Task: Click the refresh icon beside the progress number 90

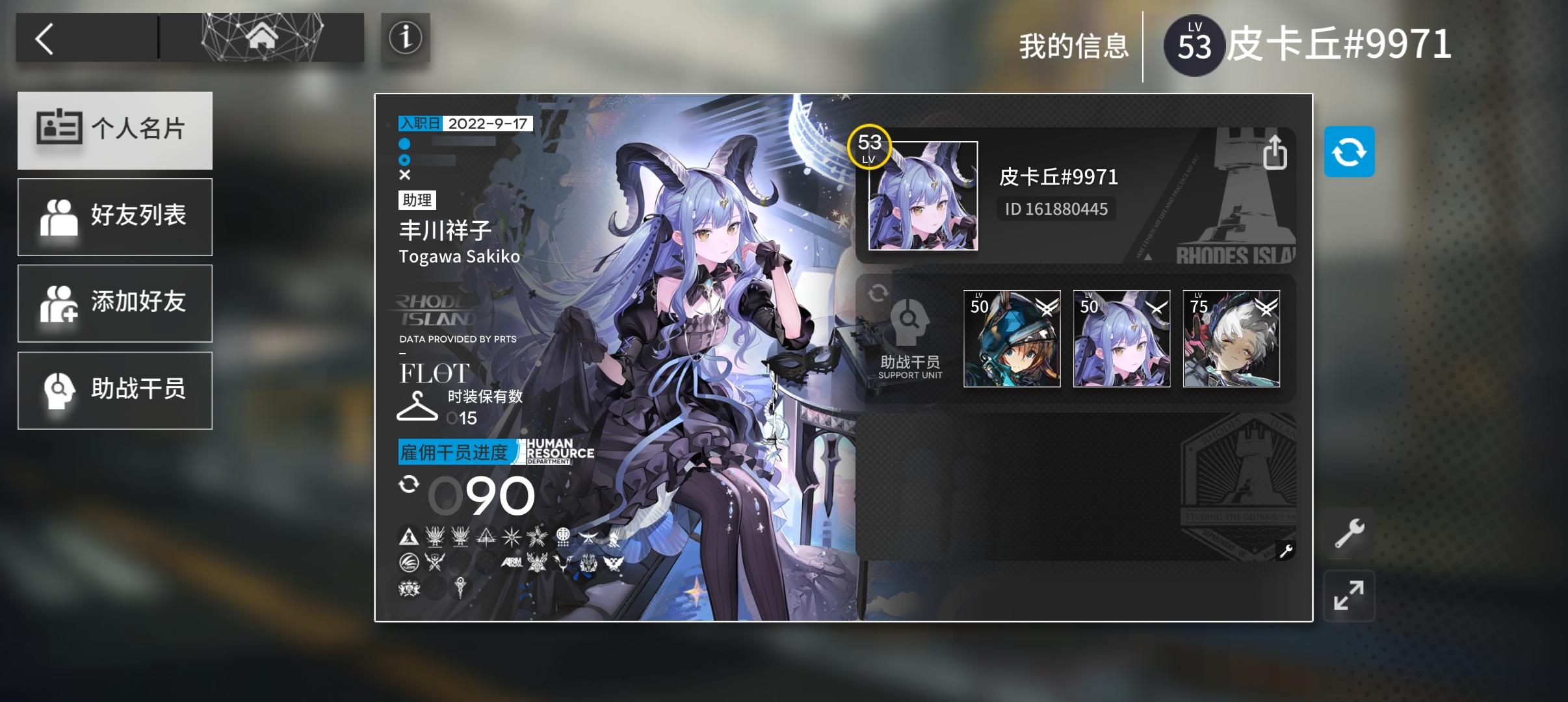Action: [x=410, y=484]
